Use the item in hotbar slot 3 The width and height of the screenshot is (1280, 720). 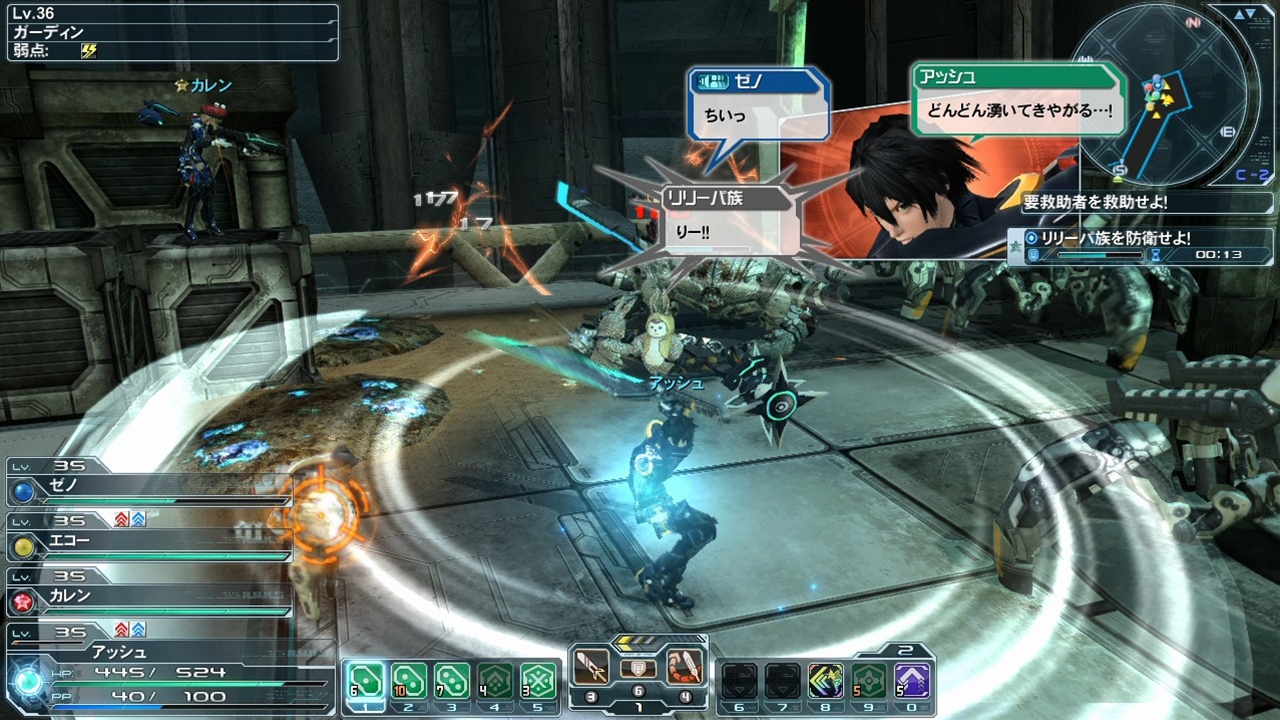tap(452, 681)
